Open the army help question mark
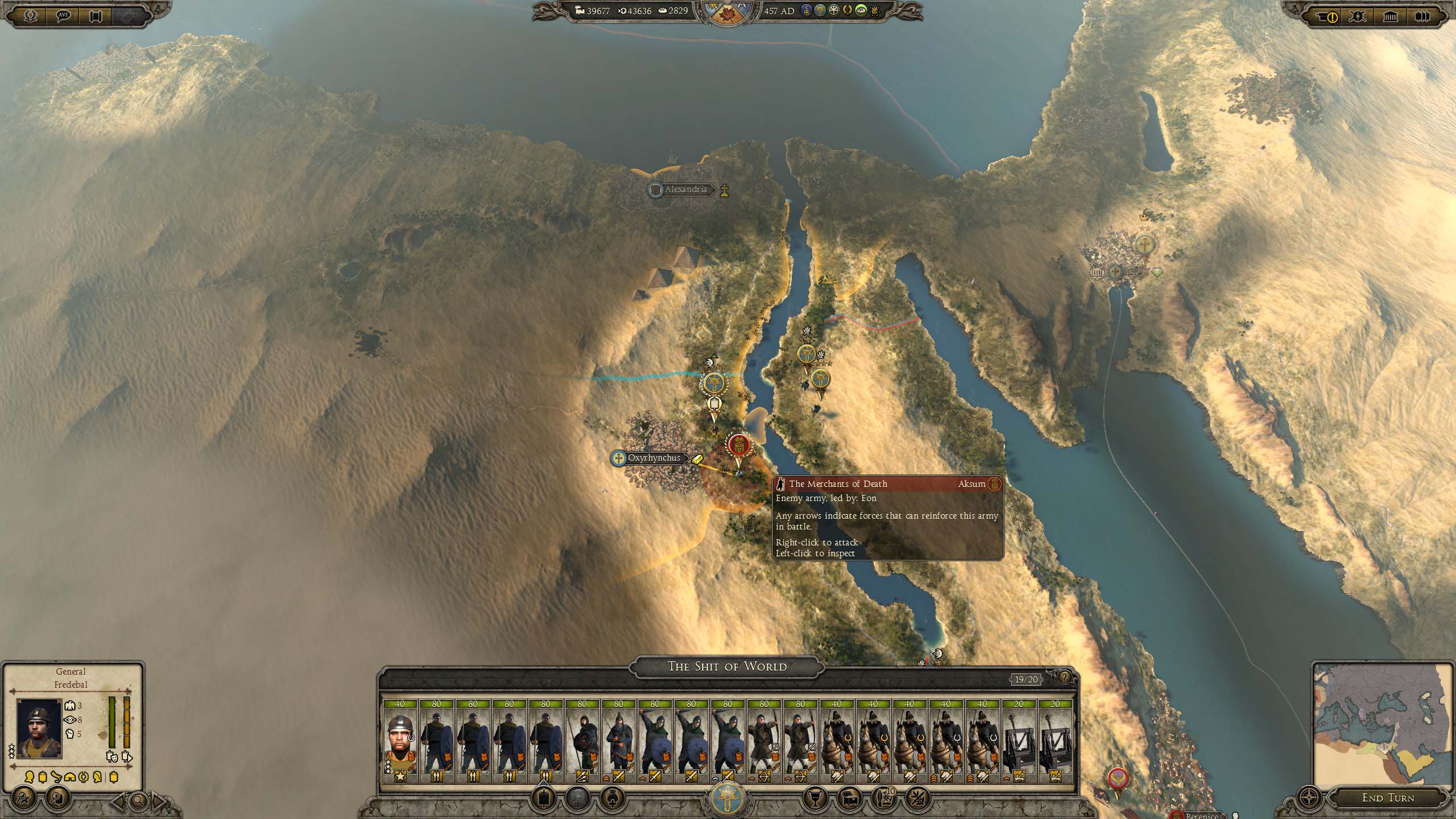 pyautogui.click(x=1064, y=678)
